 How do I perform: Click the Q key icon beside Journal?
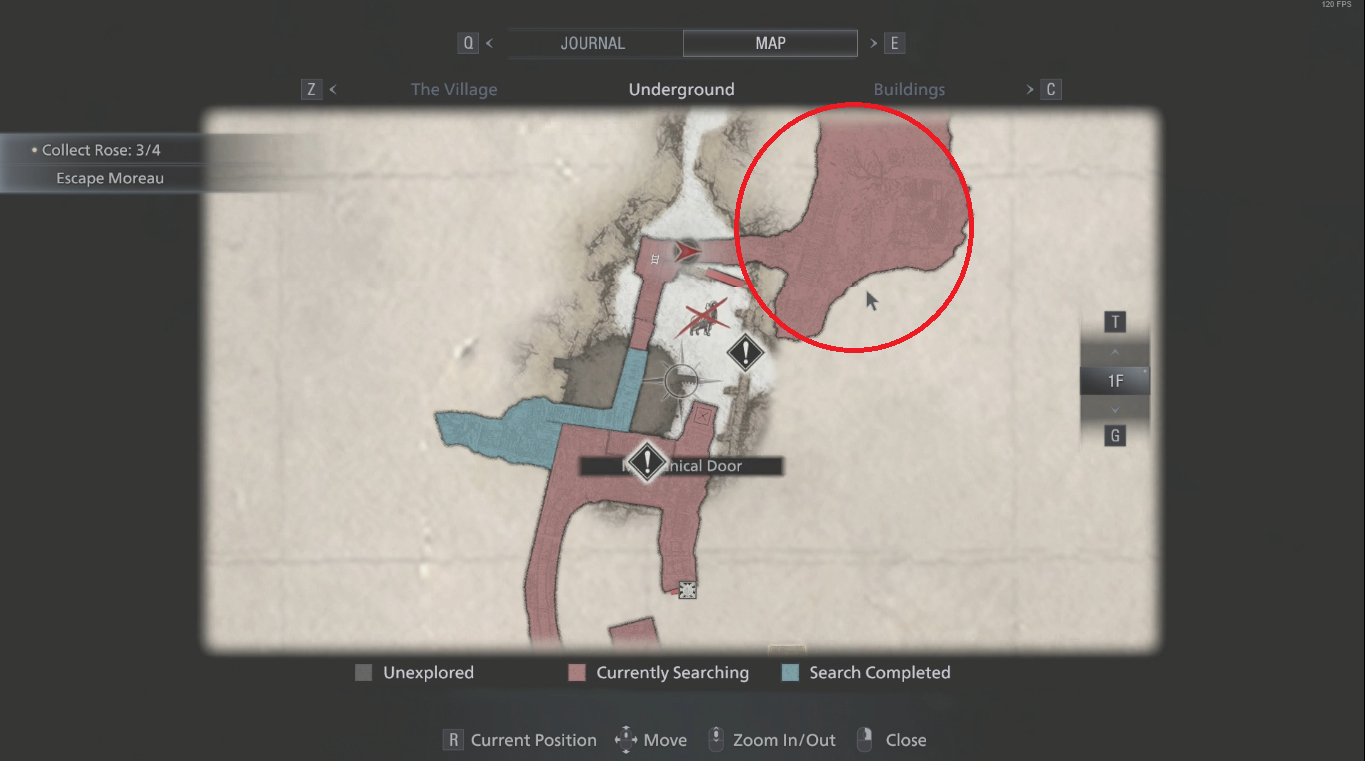pyautogui.click(x=469, y=43)
